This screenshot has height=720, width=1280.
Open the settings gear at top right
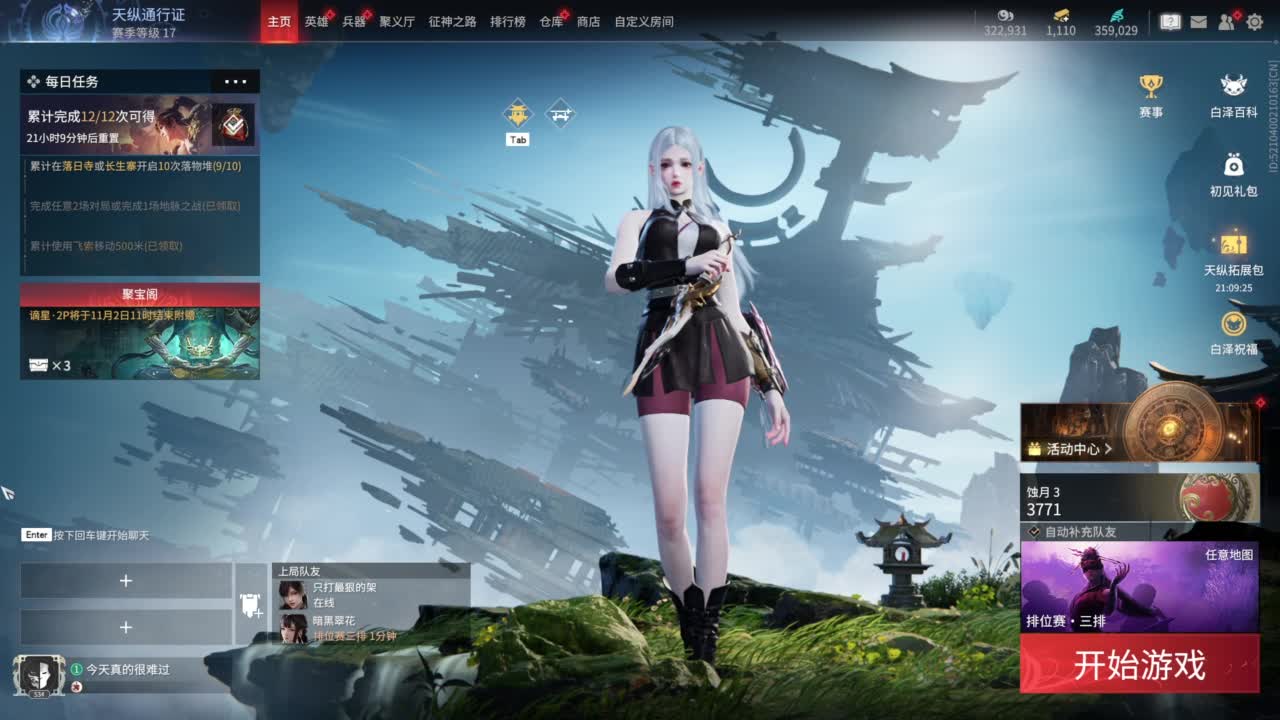click(x=1256, y=19)
